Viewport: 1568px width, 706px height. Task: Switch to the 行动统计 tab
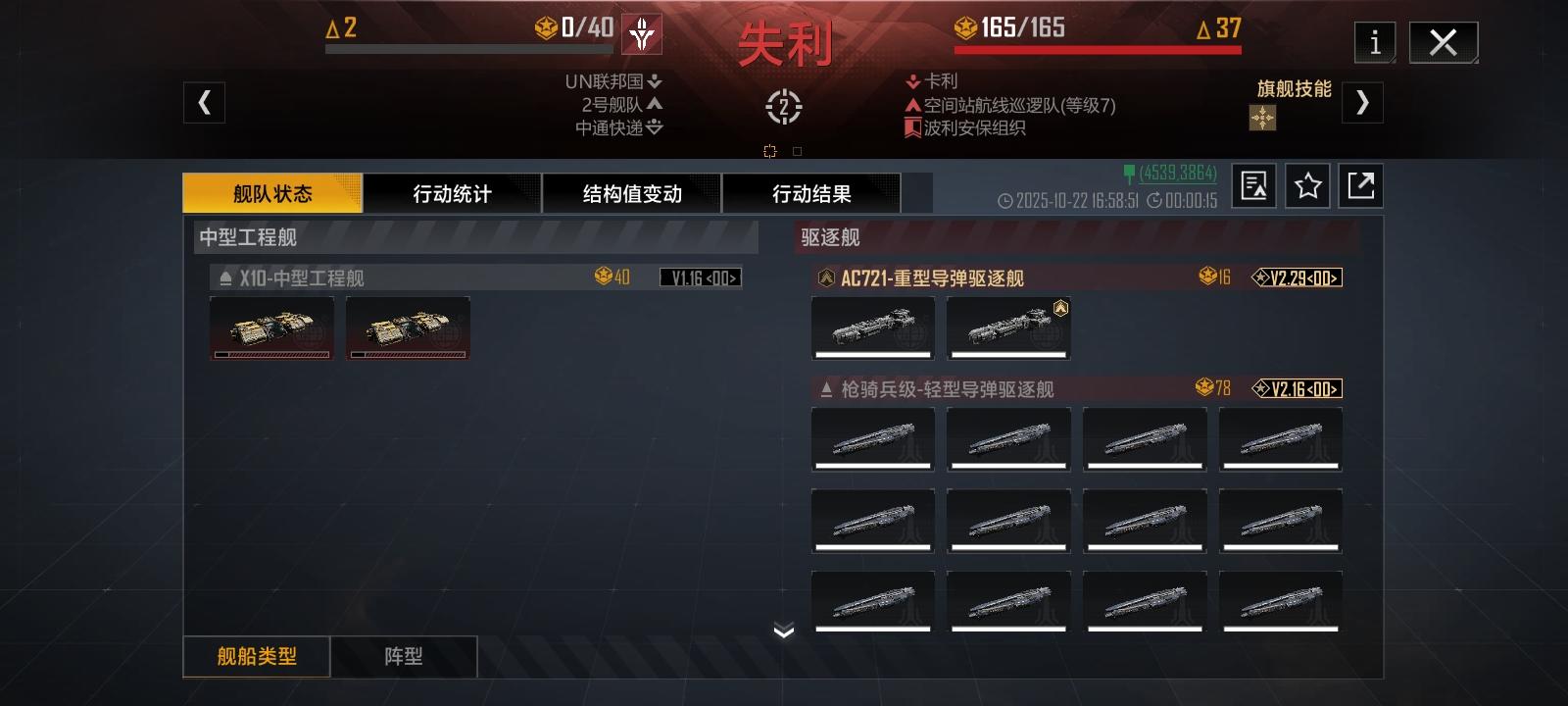click(453, 193)
